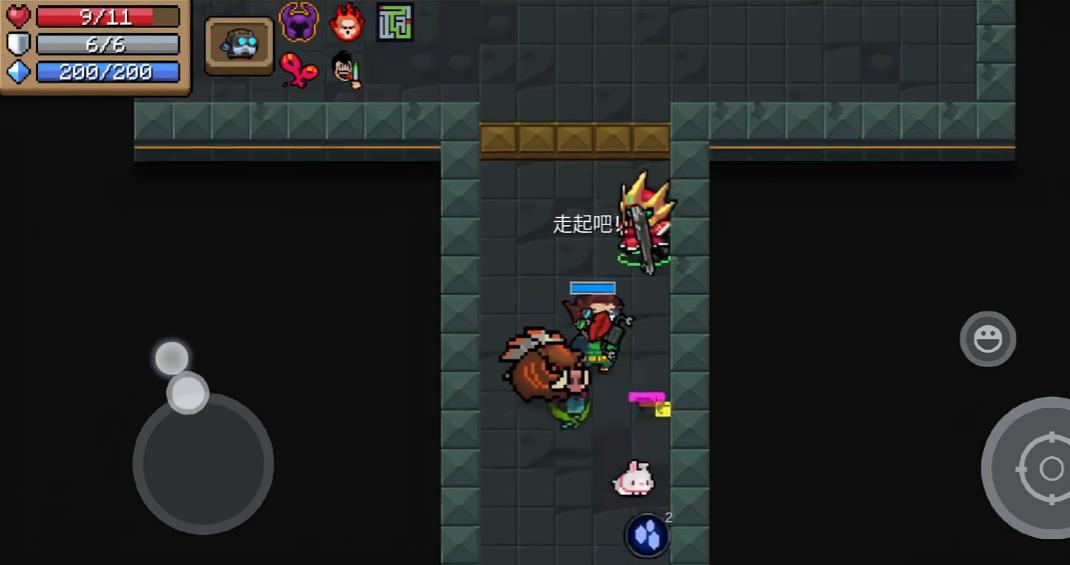
Task: Open the green maze buff icon
Action: pos(395,22)
